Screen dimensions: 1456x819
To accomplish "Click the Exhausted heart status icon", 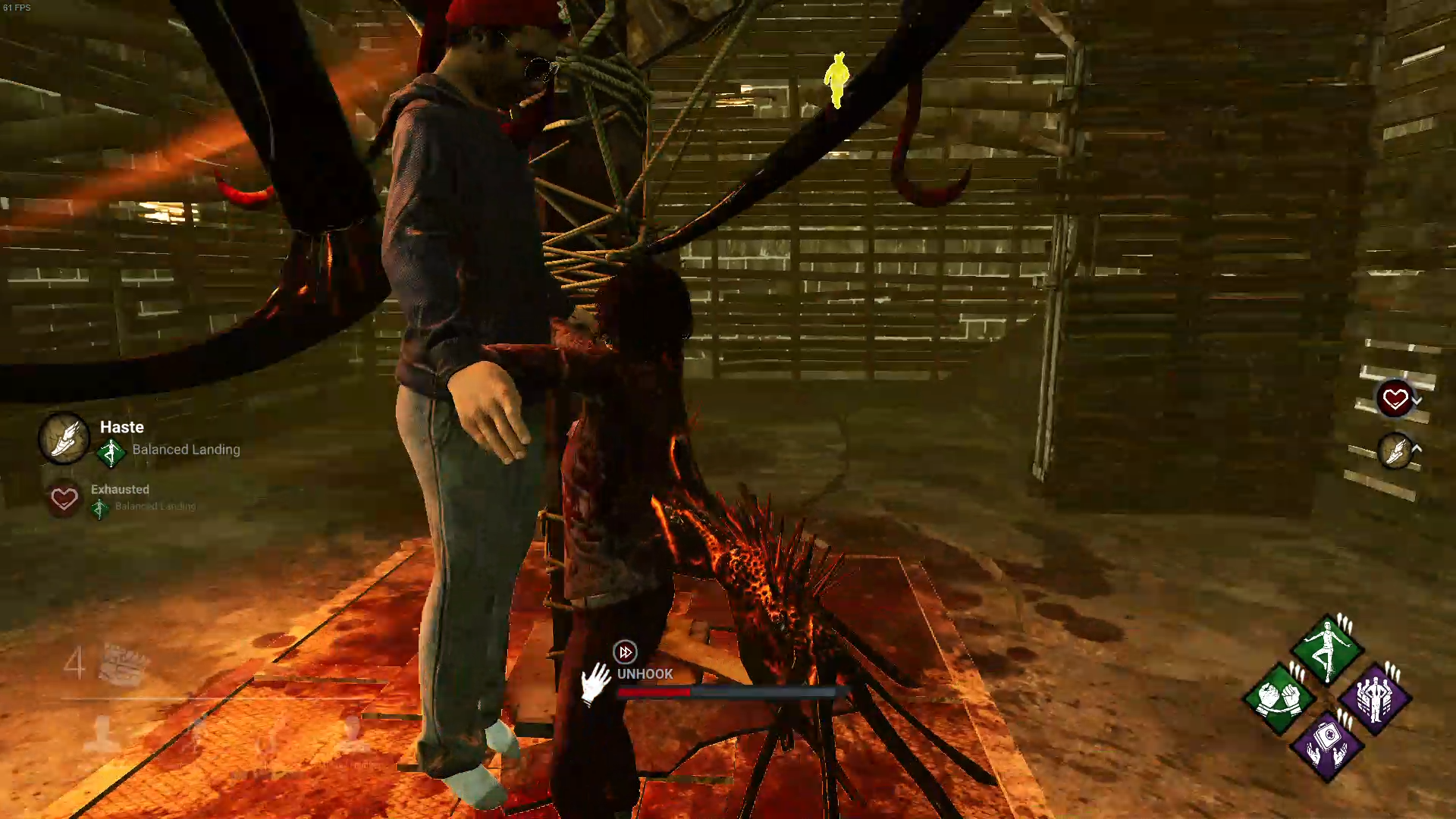I will (64, 499).
